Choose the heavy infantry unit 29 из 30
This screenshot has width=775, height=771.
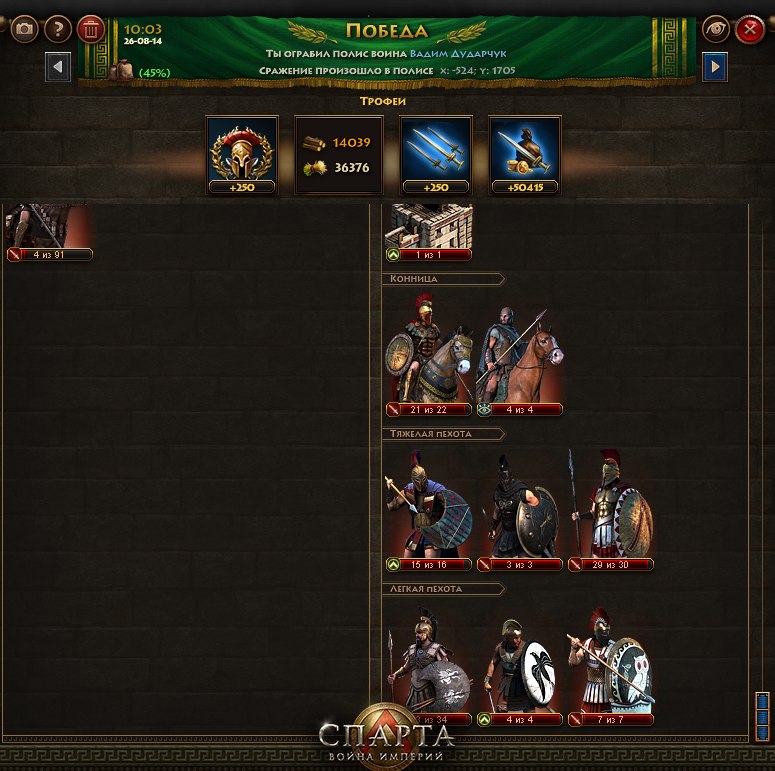coord(611,510)
